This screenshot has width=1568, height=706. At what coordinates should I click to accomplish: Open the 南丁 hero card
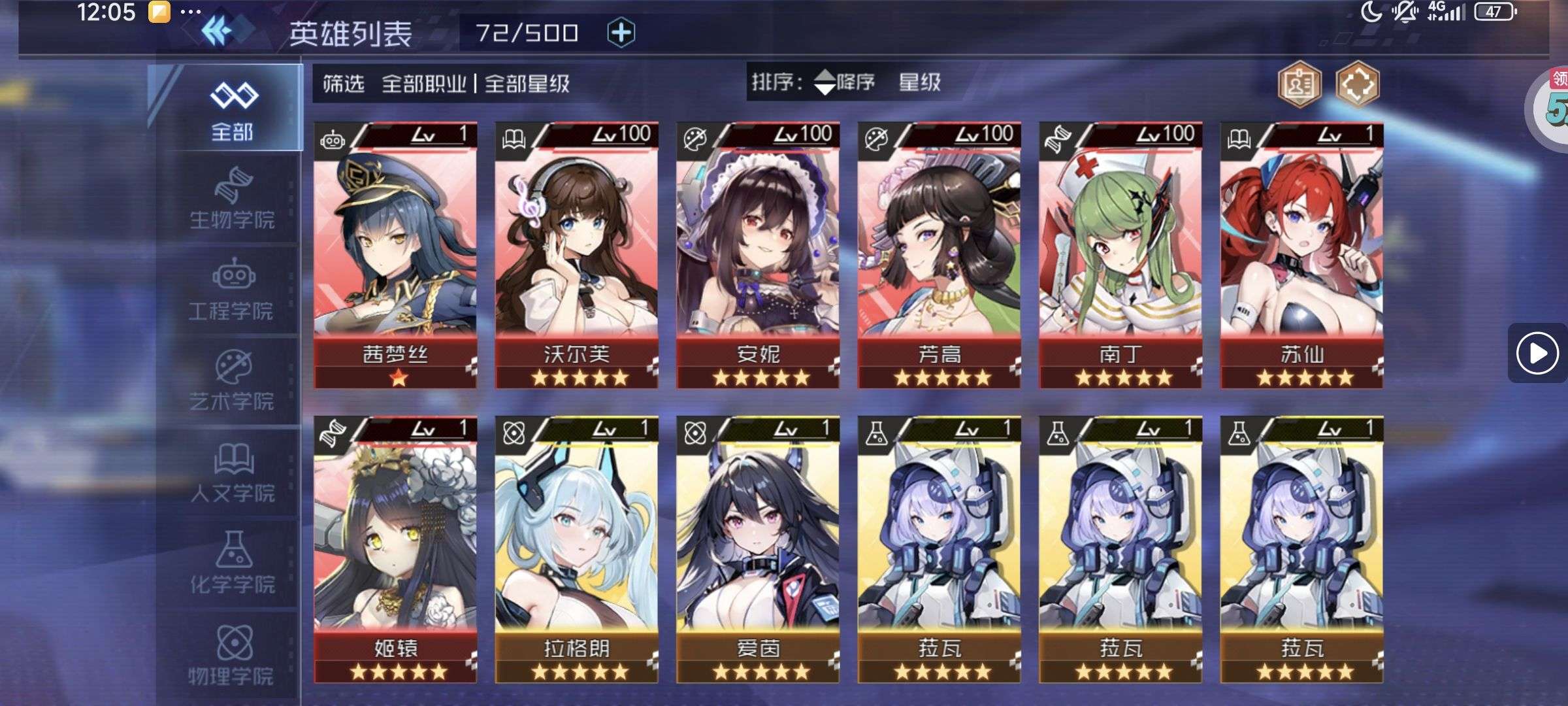pos(1120,255)
